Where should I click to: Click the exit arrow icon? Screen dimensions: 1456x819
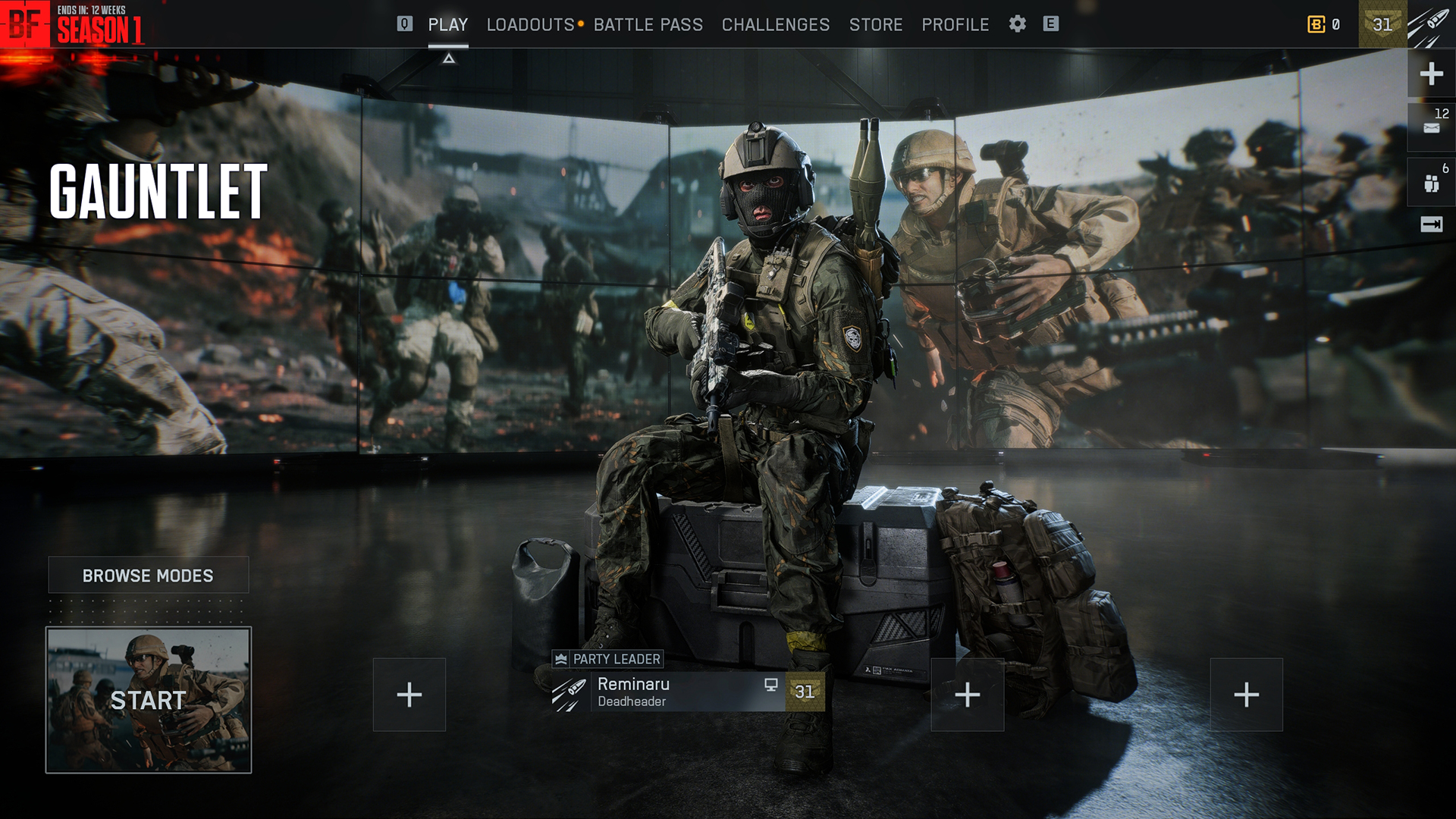click(1431, 224)
